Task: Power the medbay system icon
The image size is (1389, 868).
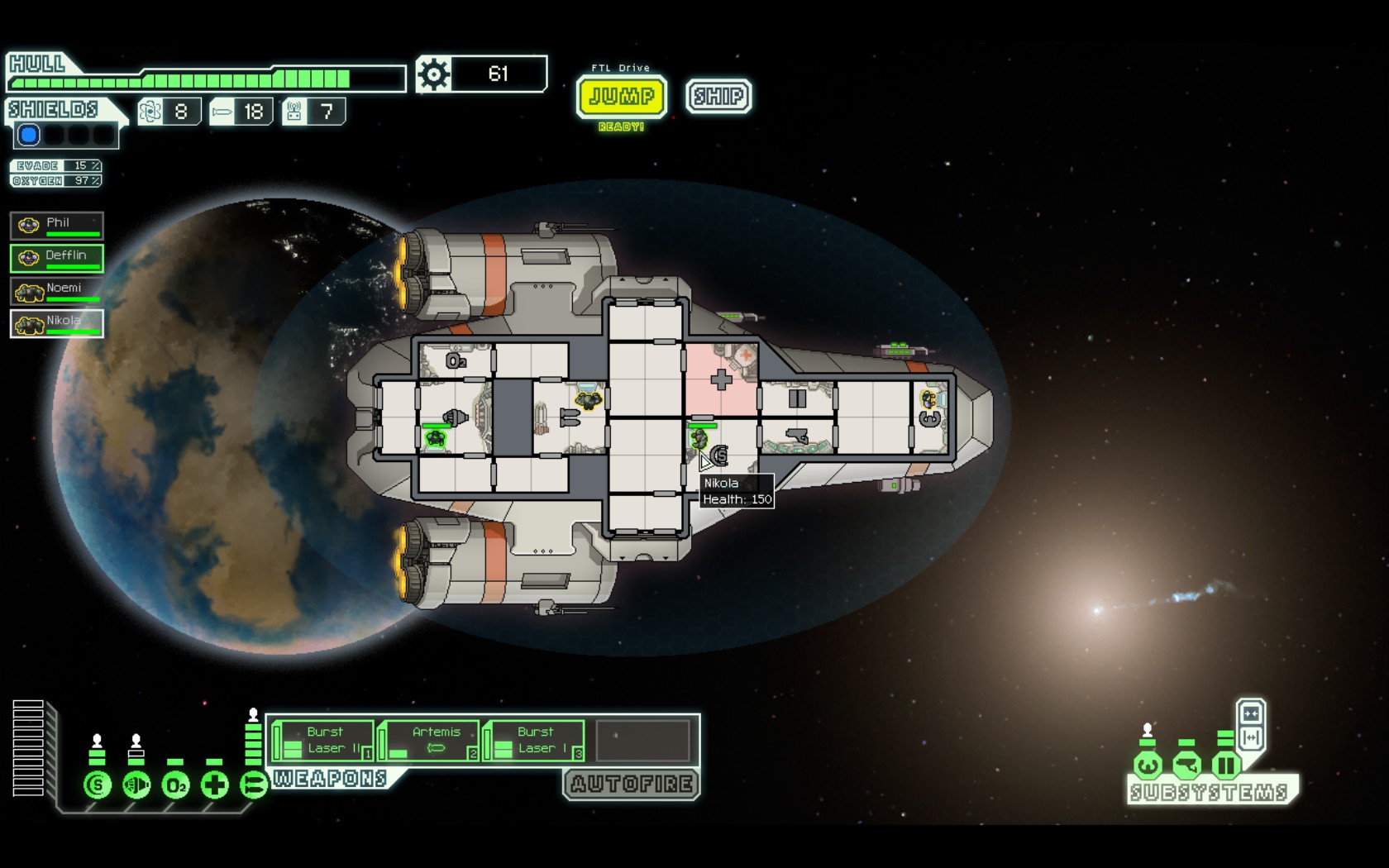Action: [215, 785]
